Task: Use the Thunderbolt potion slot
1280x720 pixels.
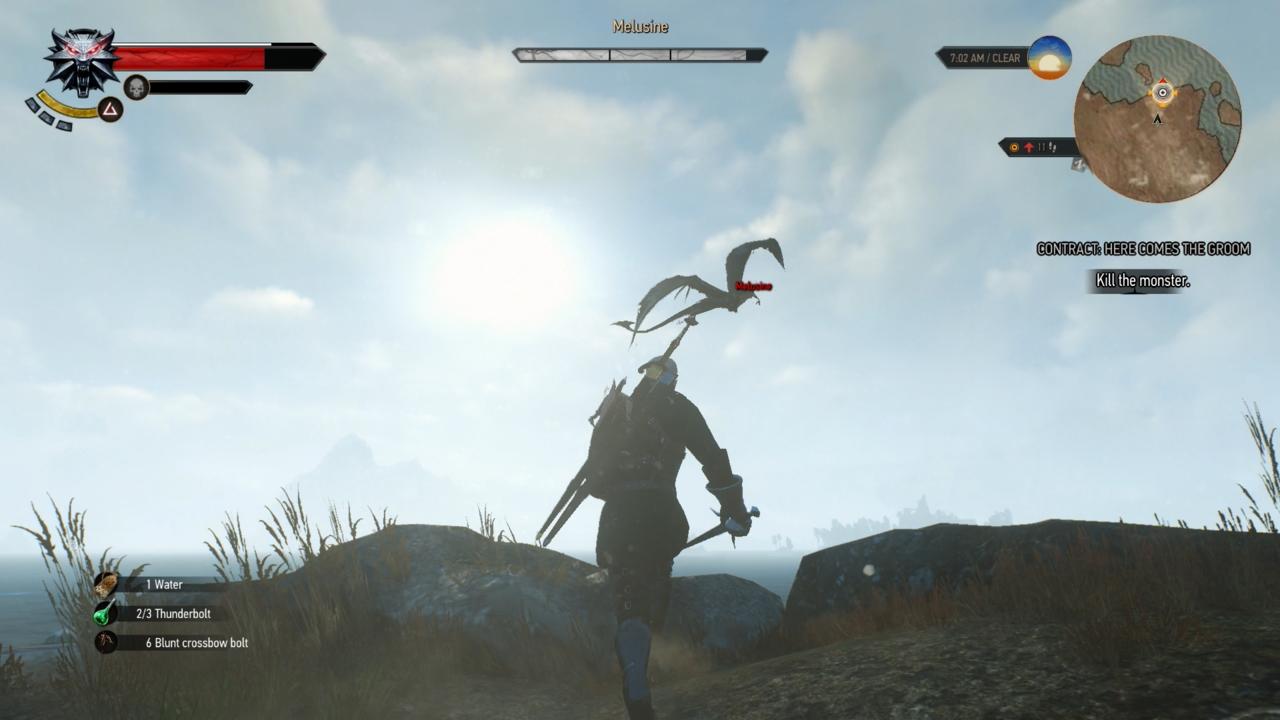Action: tap(106, 614)
